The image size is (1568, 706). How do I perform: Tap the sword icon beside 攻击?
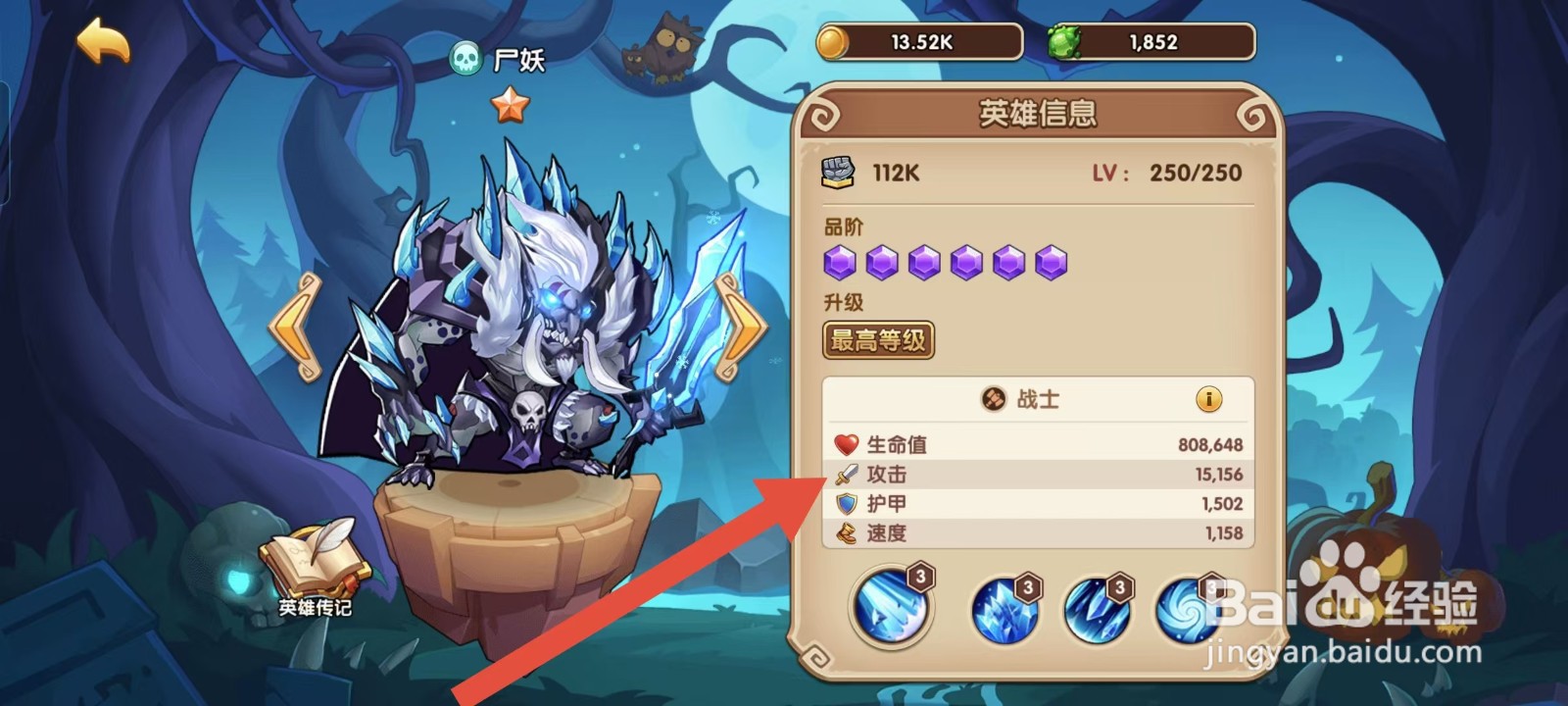pyautogui.click(x=845, y=475)
